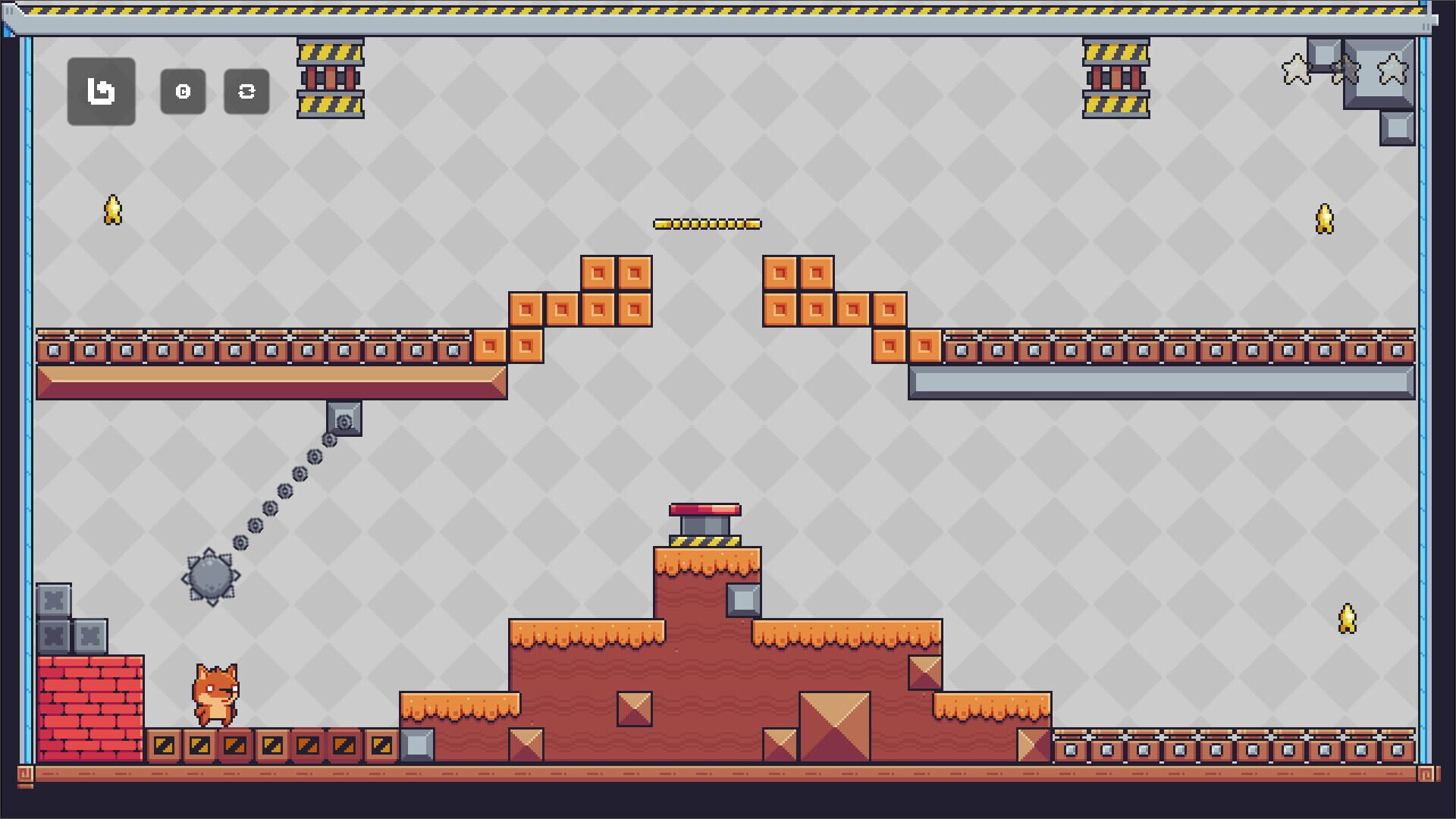Click the chain anchor block under the platform
This screenshot has width=1456, height=819.
tap(345, 419)
